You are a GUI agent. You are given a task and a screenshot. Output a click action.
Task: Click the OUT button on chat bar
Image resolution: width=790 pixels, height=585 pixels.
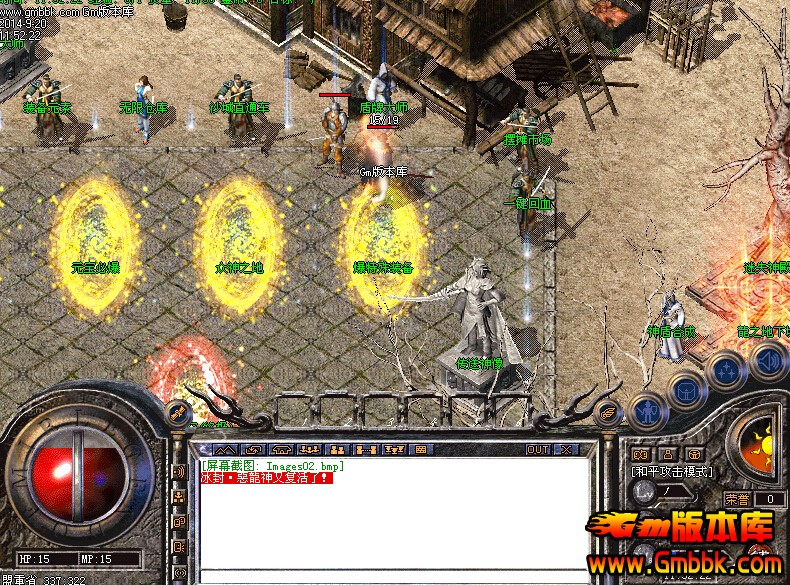tap(539, 450)
